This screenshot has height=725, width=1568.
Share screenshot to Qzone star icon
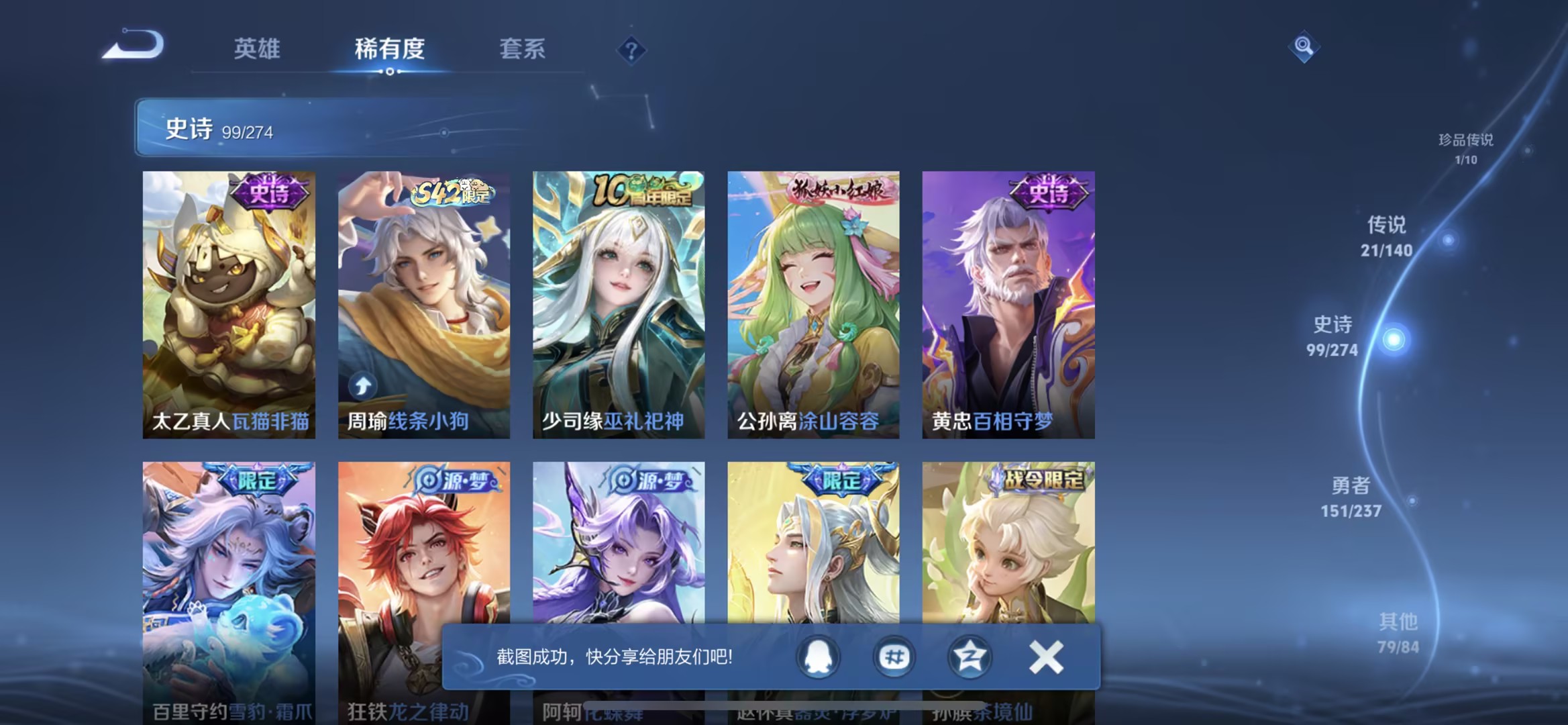(x=970, y=658)
